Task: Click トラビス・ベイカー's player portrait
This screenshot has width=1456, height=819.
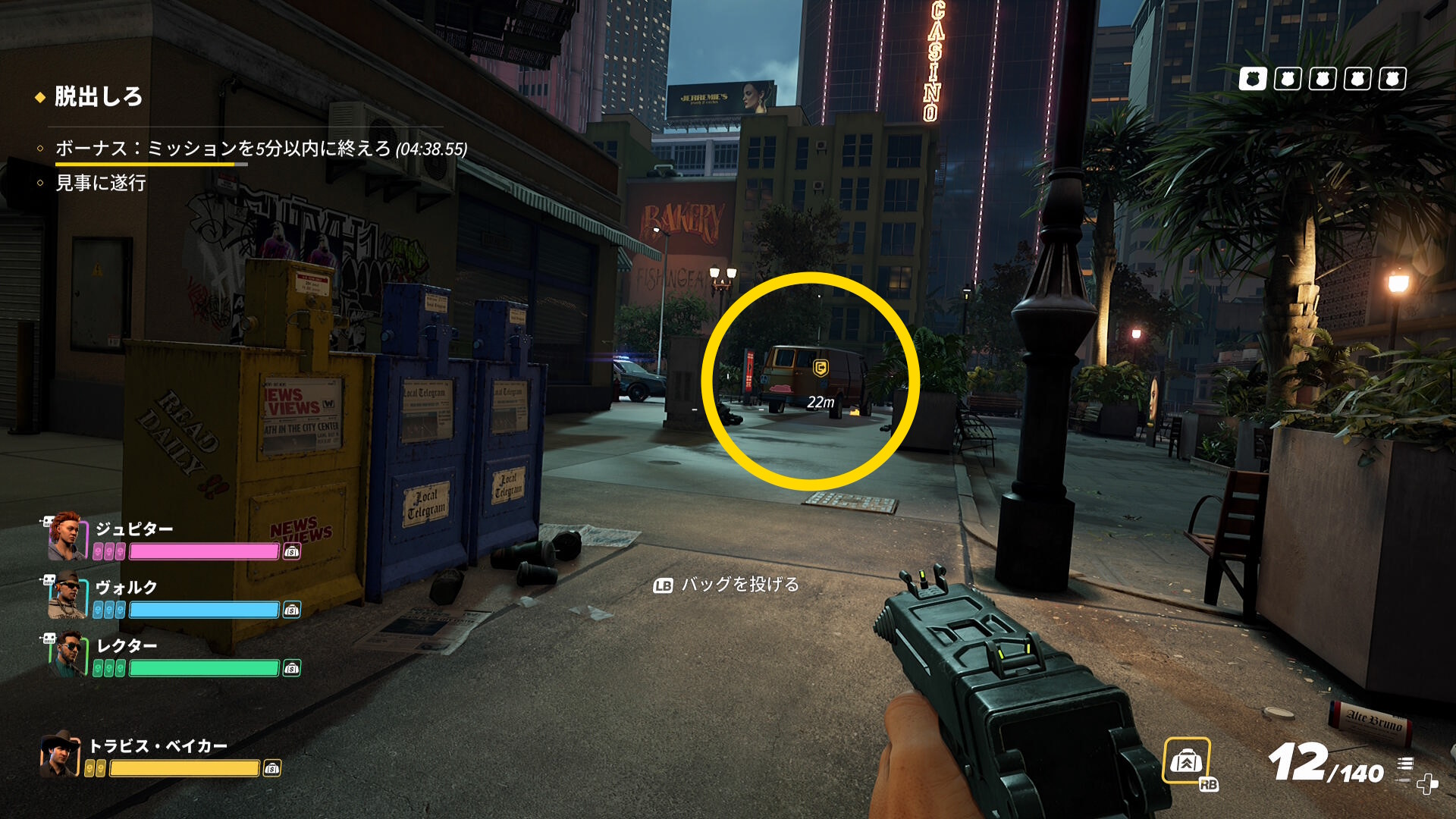Action: (x=61, y=754)
